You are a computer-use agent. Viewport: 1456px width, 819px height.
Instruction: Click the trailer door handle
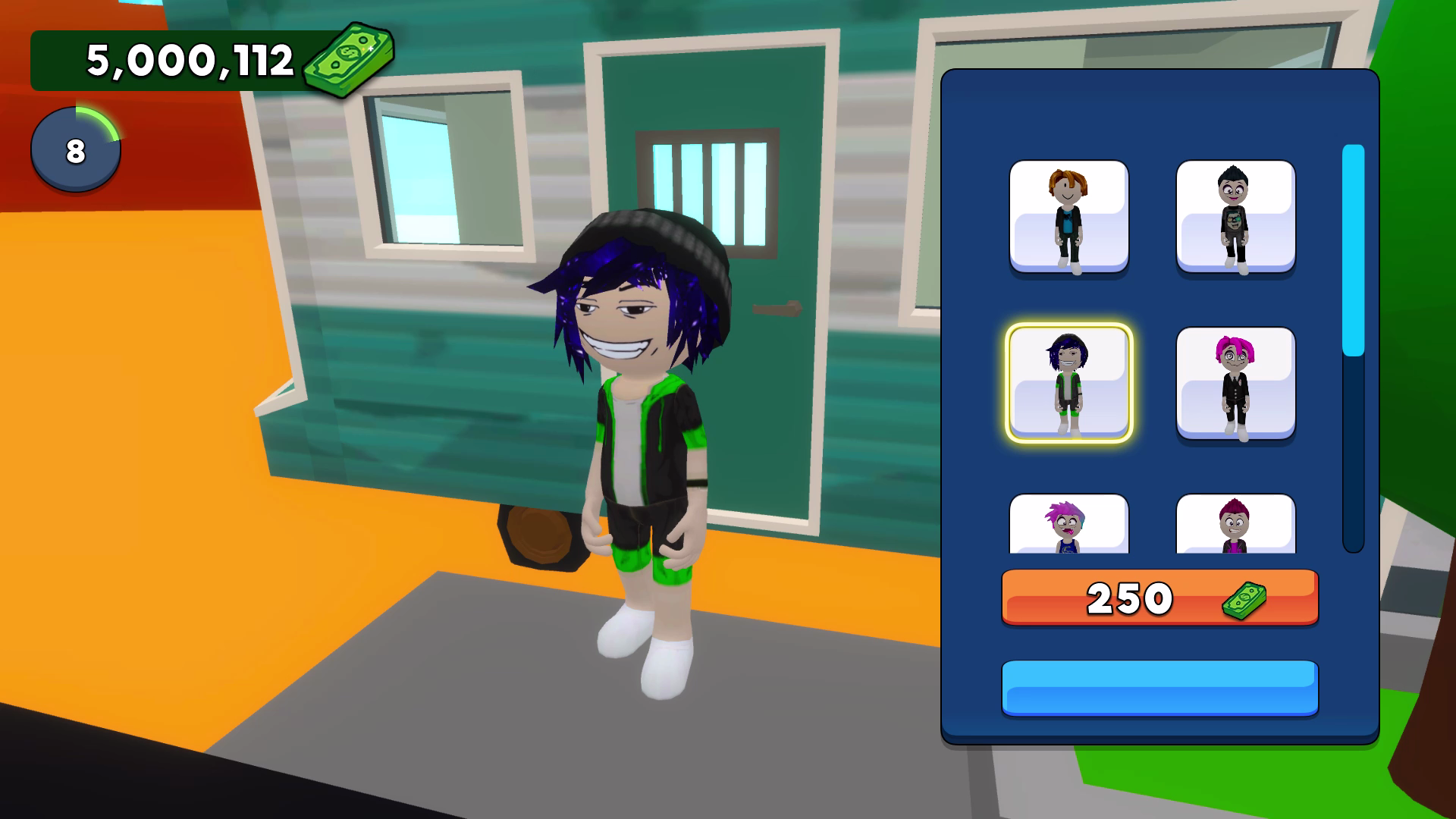775,310
